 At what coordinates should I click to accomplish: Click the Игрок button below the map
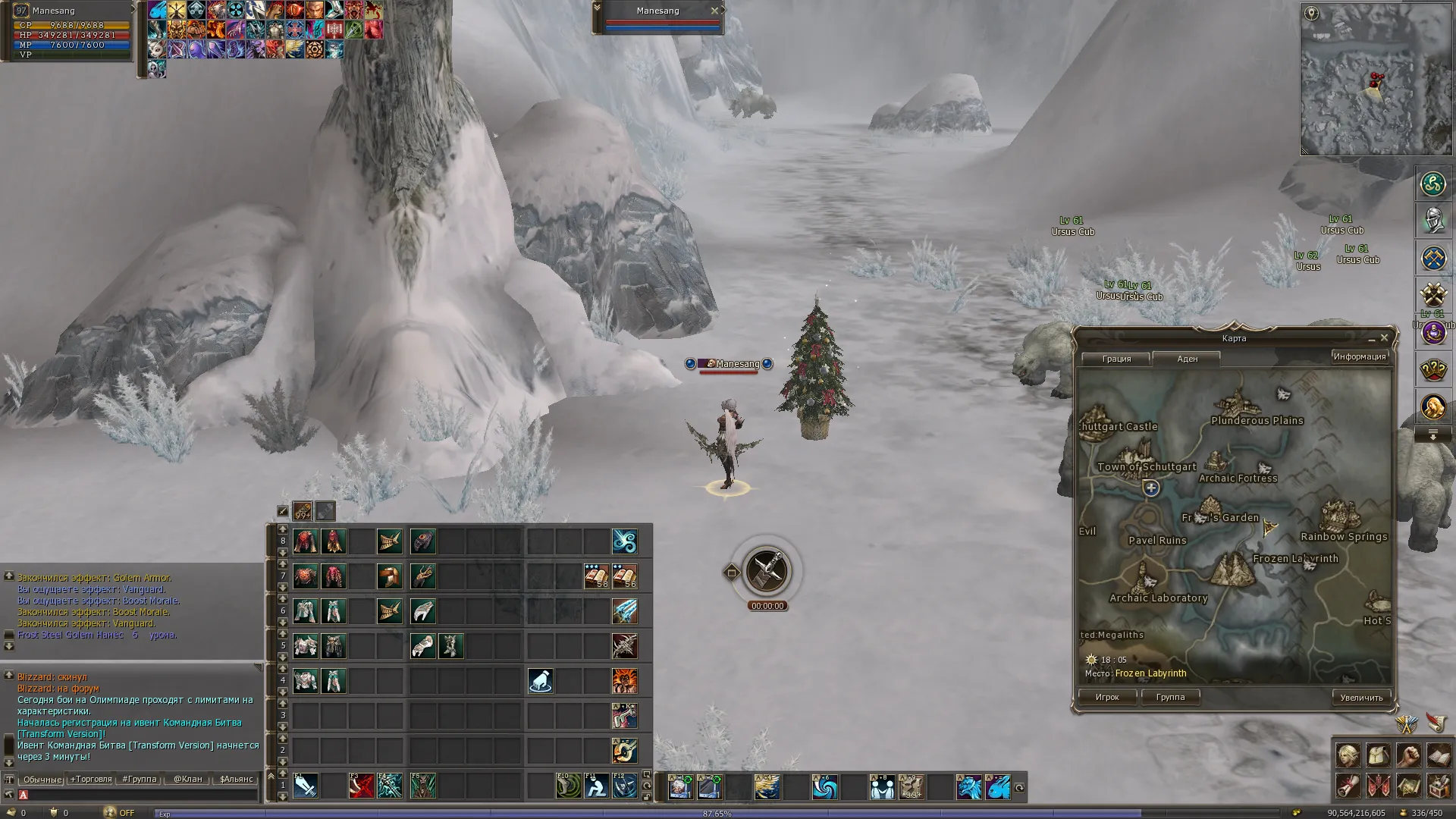(x=1107, y=697)
